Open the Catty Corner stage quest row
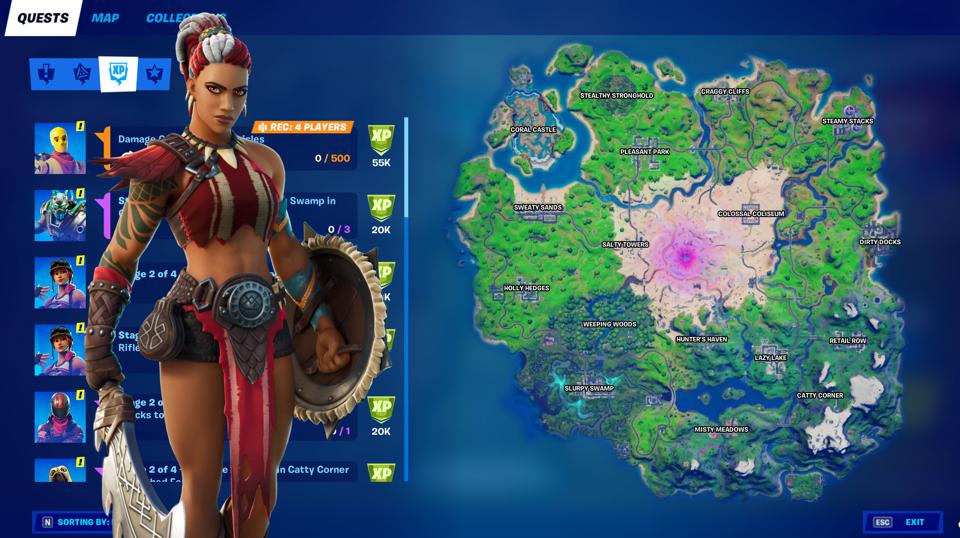 pyautogui.click(x=320, y=470)
